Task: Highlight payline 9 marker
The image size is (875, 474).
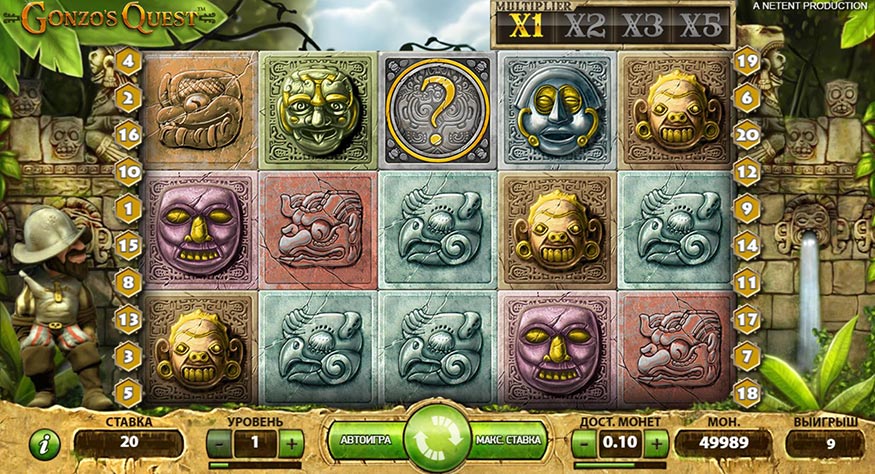Action: 746,208
